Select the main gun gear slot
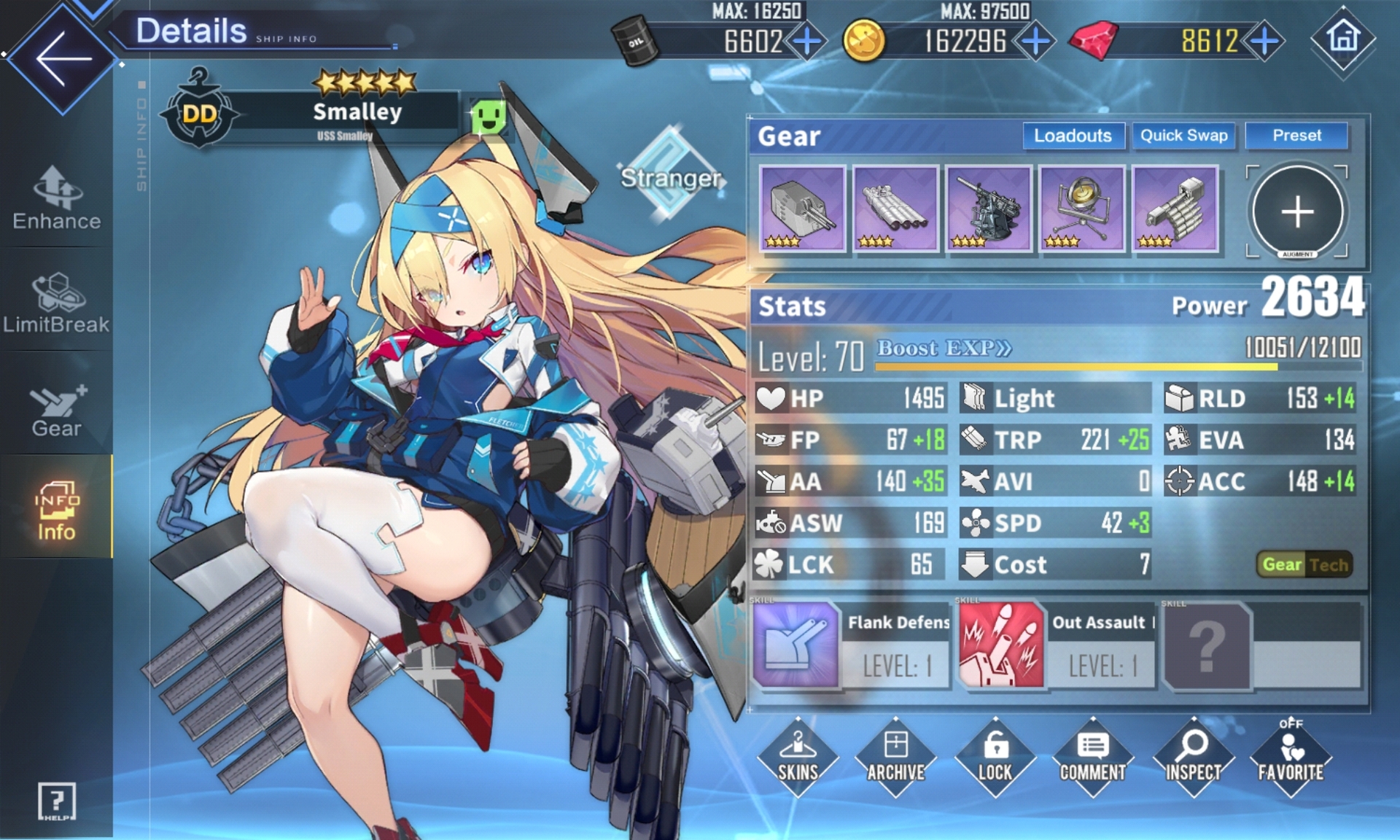1400x840 pixels. pyautogui.click(x=802, y=209)
